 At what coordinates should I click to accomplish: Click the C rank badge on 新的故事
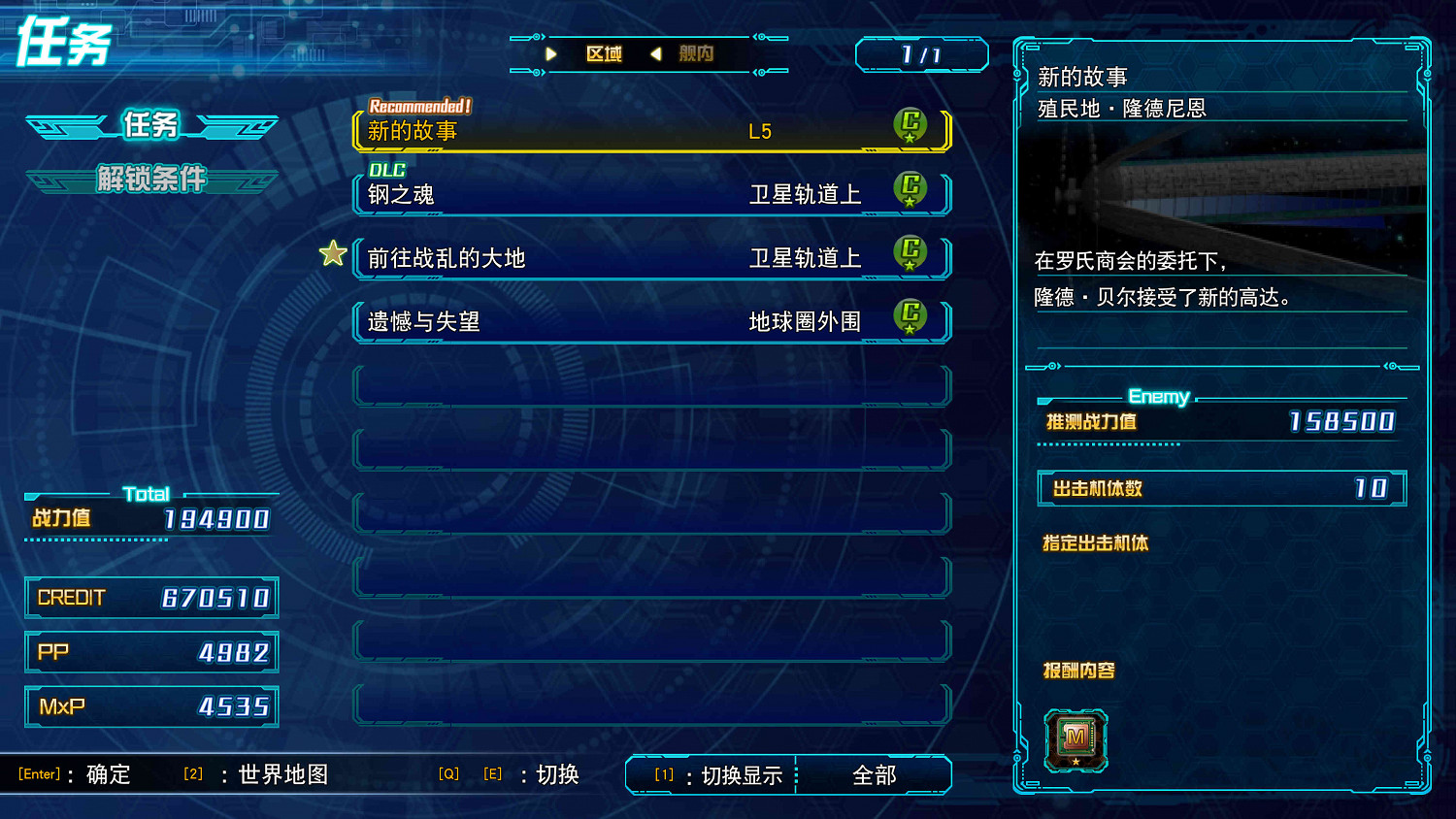point(910,125)
